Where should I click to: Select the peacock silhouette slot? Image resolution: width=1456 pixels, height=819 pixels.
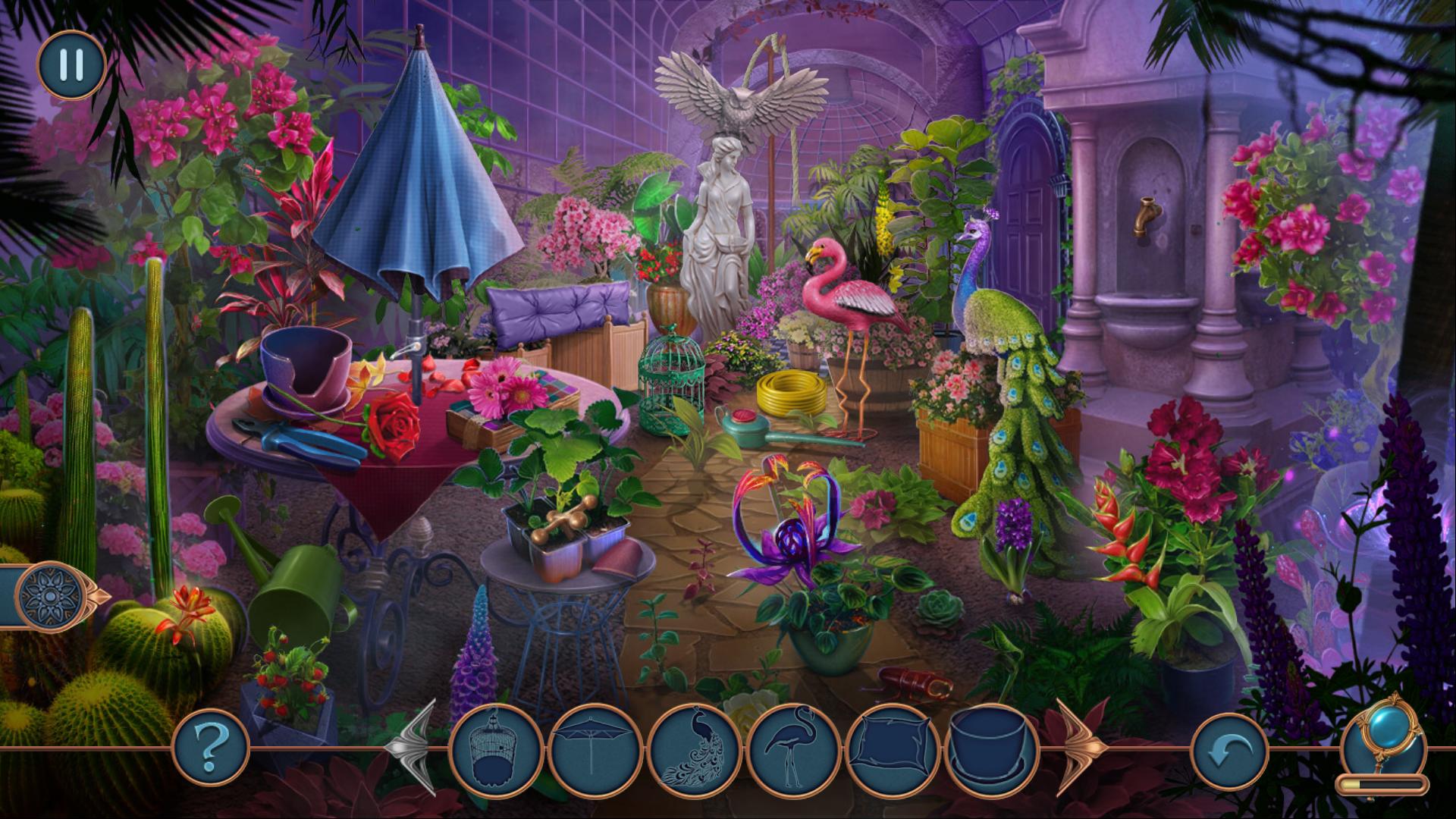(694, 751)
